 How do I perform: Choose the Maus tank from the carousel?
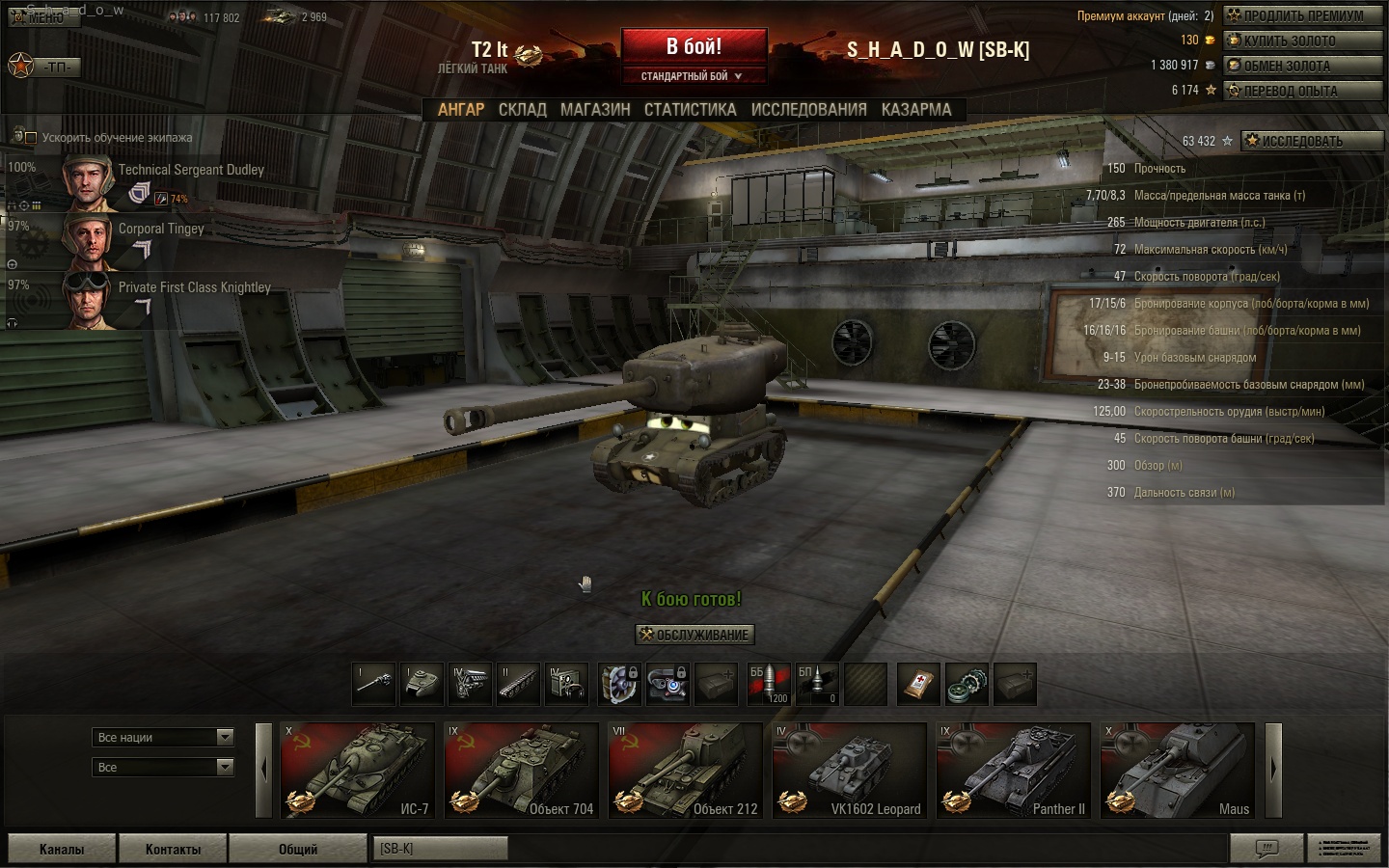click(x=1177, y=771)
